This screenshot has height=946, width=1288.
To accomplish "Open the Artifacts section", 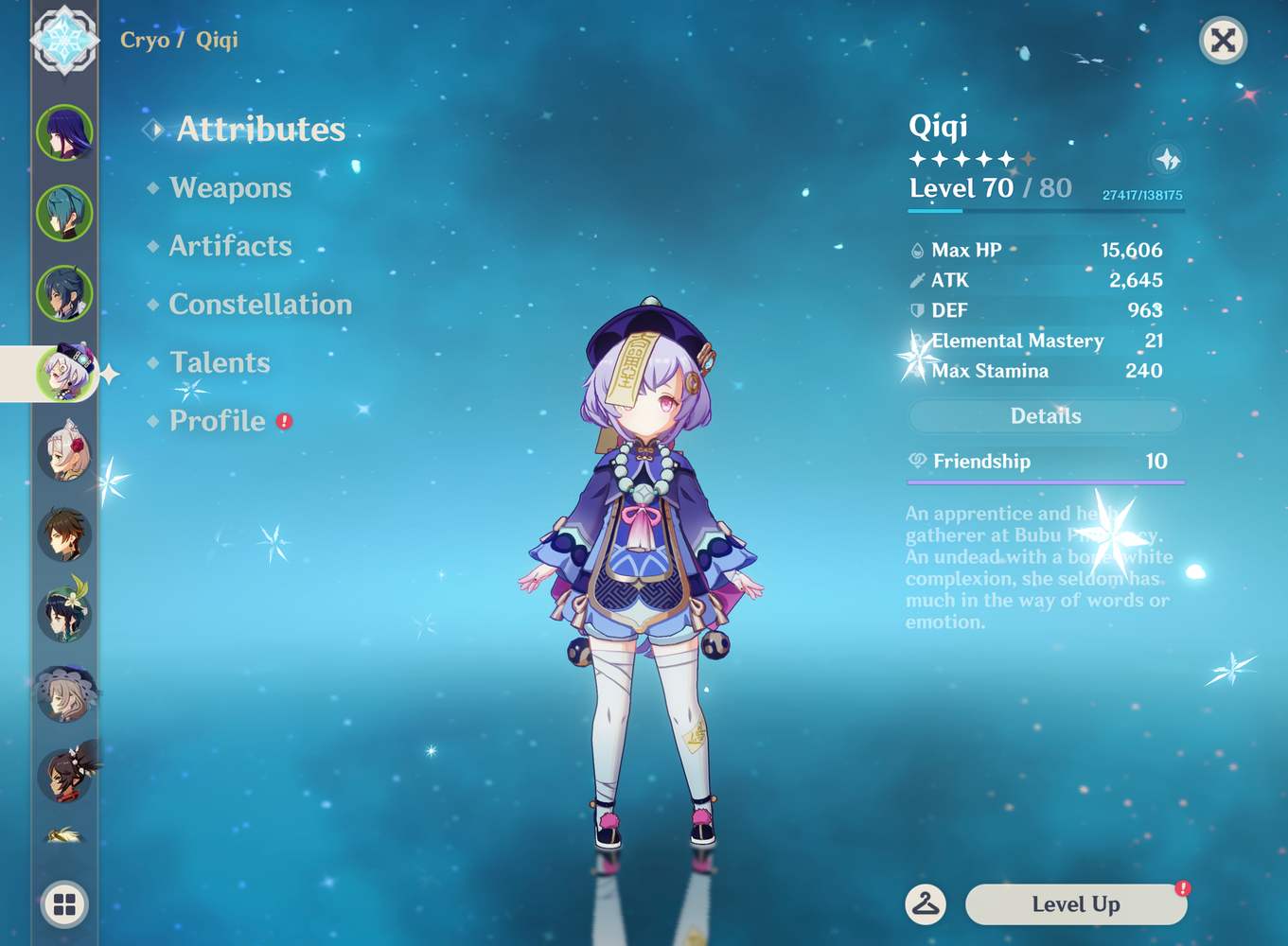I will [x=229, y=246].
